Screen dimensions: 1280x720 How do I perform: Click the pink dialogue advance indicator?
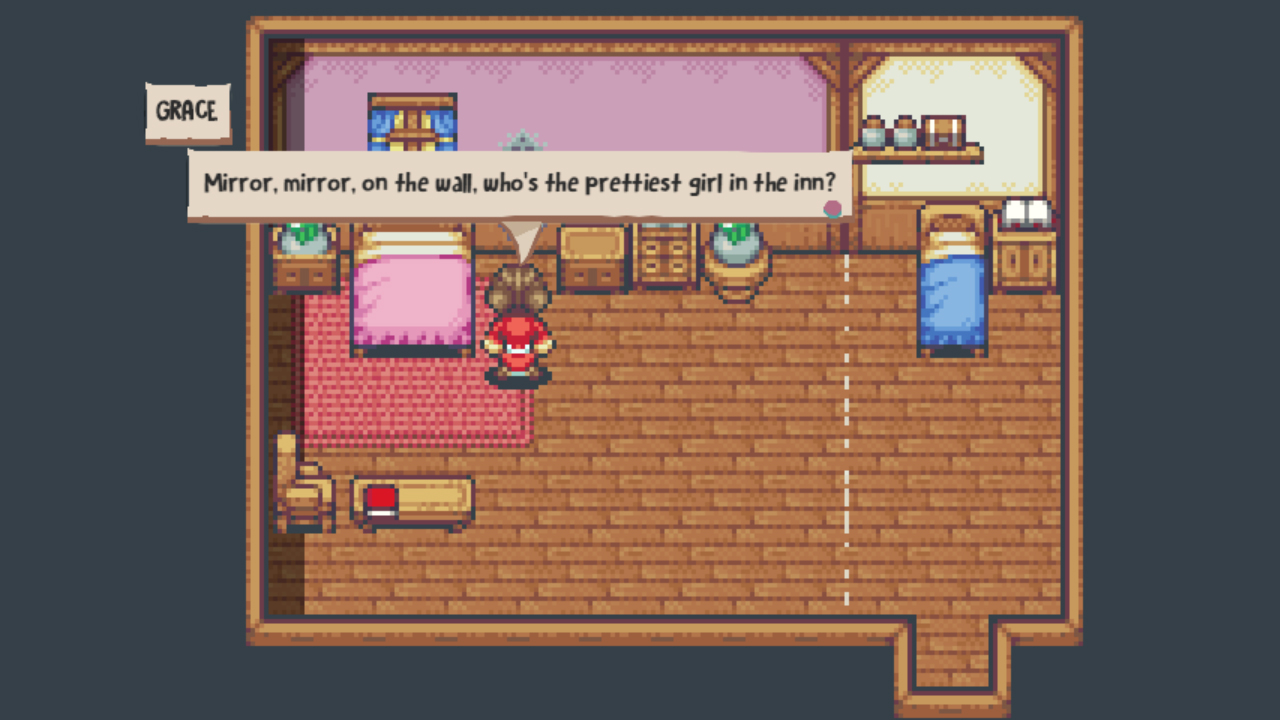pyautogui.click(x=833, y=209)
